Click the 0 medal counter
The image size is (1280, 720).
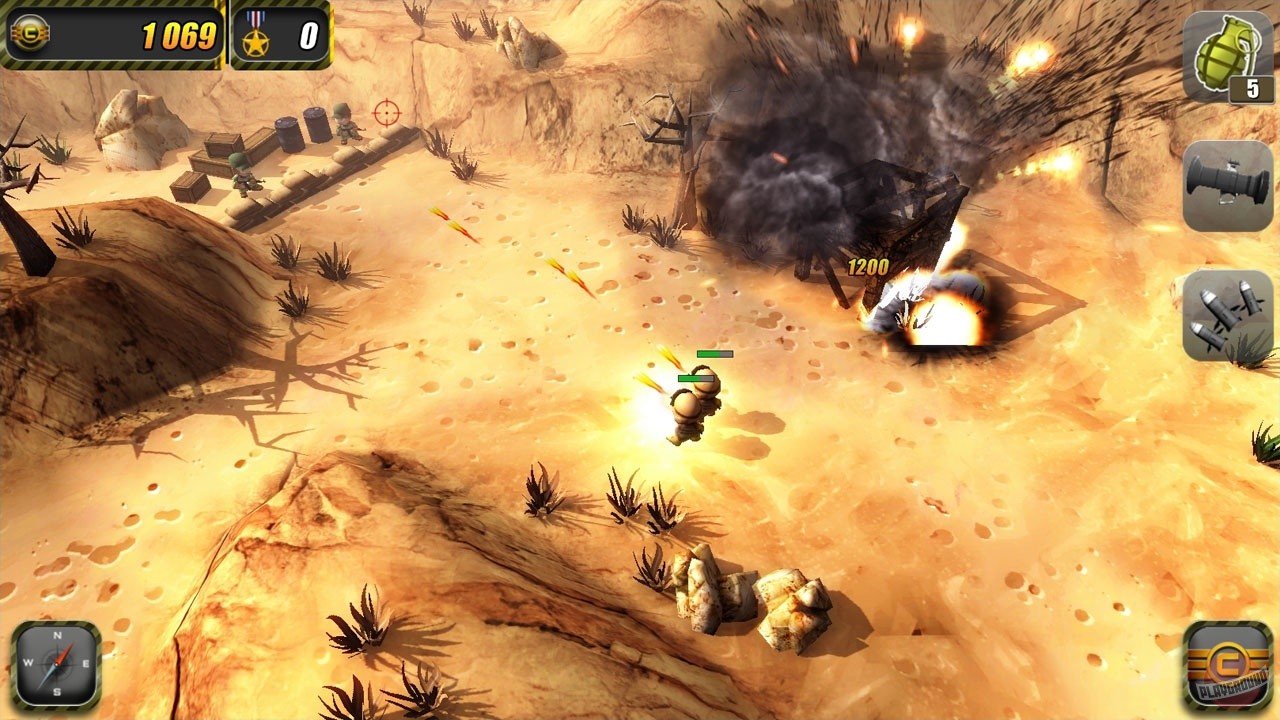tap(310, 33)
